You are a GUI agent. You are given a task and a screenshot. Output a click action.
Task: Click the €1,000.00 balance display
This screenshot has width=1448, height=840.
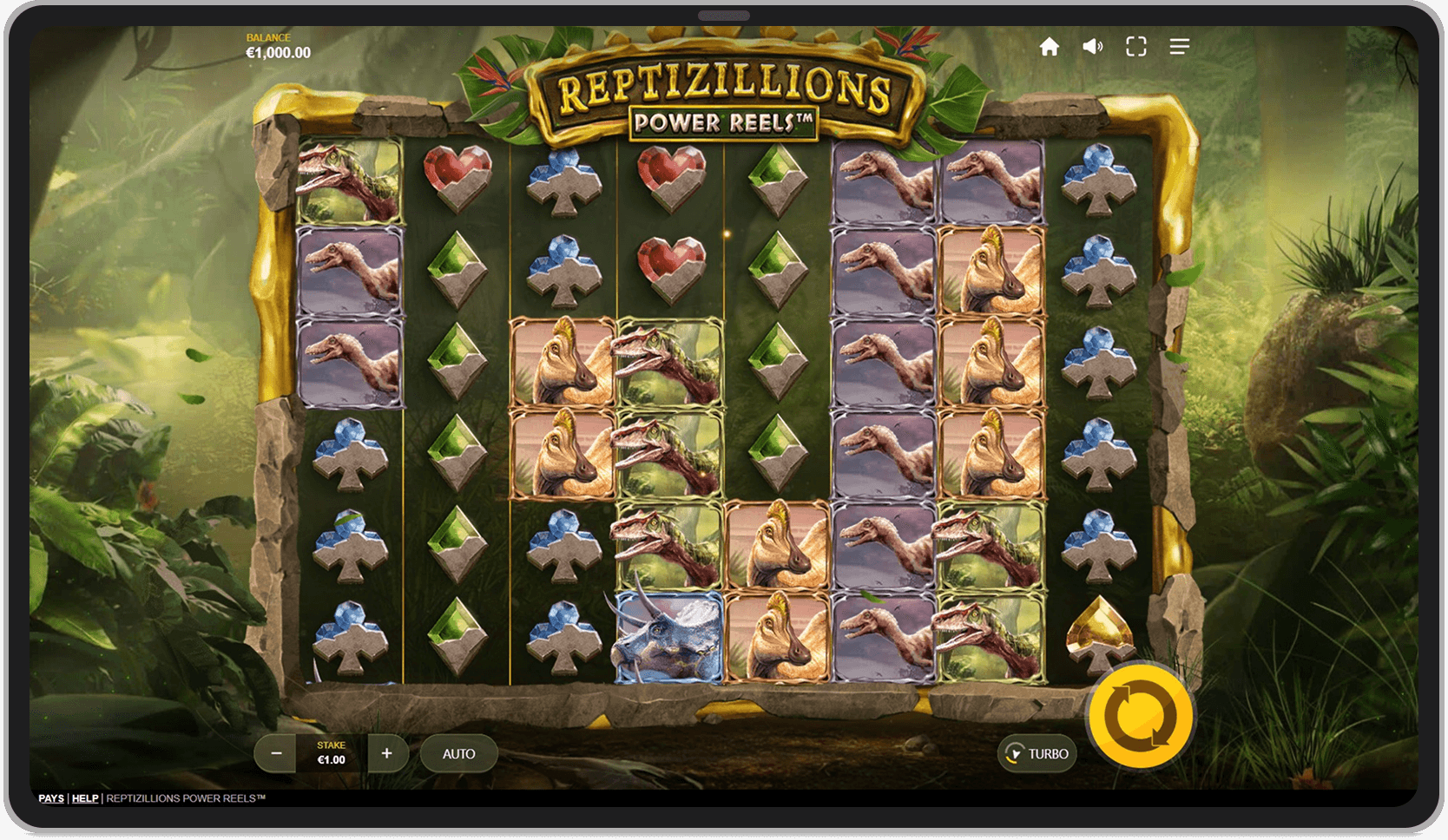click(277, 52)
